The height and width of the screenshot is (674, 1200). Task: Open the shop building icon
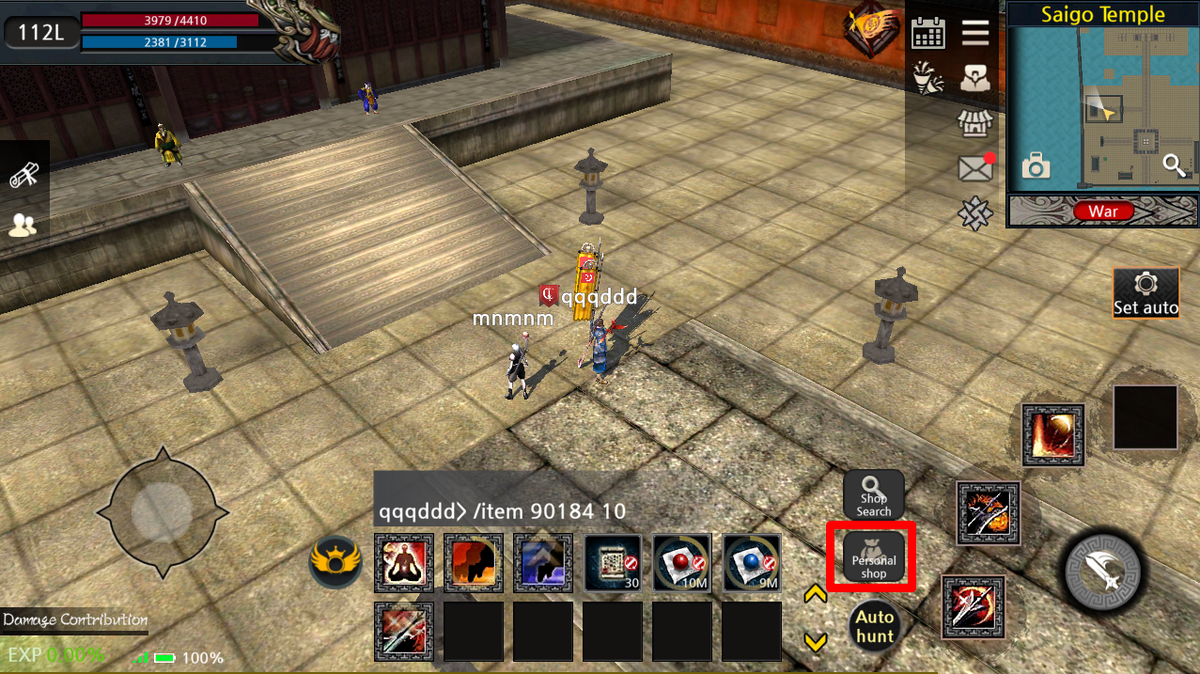tap(975, 124)
